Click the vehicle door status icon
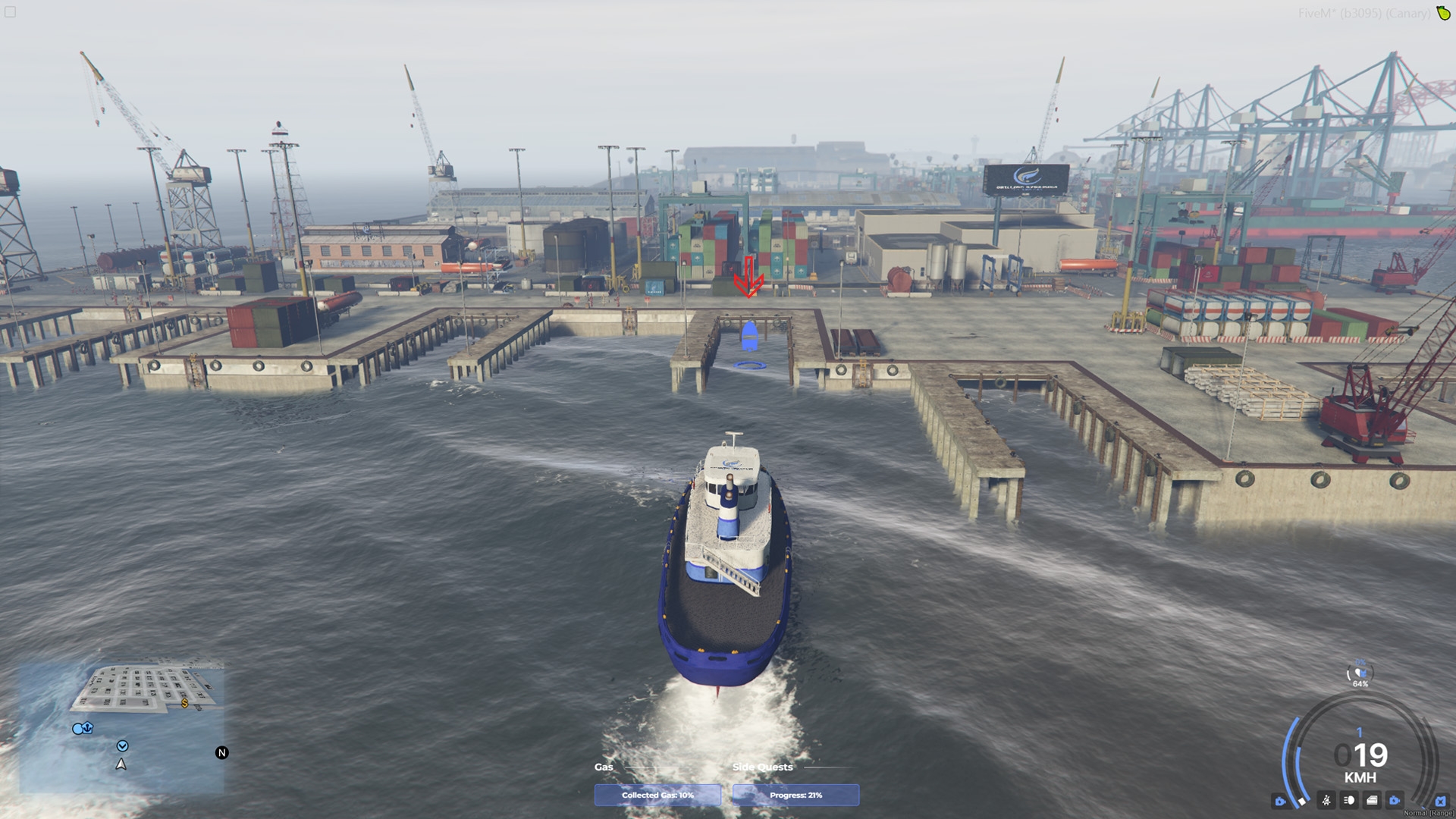Image resolution: width=1456 pixels, height=819 pixels. [x=1372, y=800]
